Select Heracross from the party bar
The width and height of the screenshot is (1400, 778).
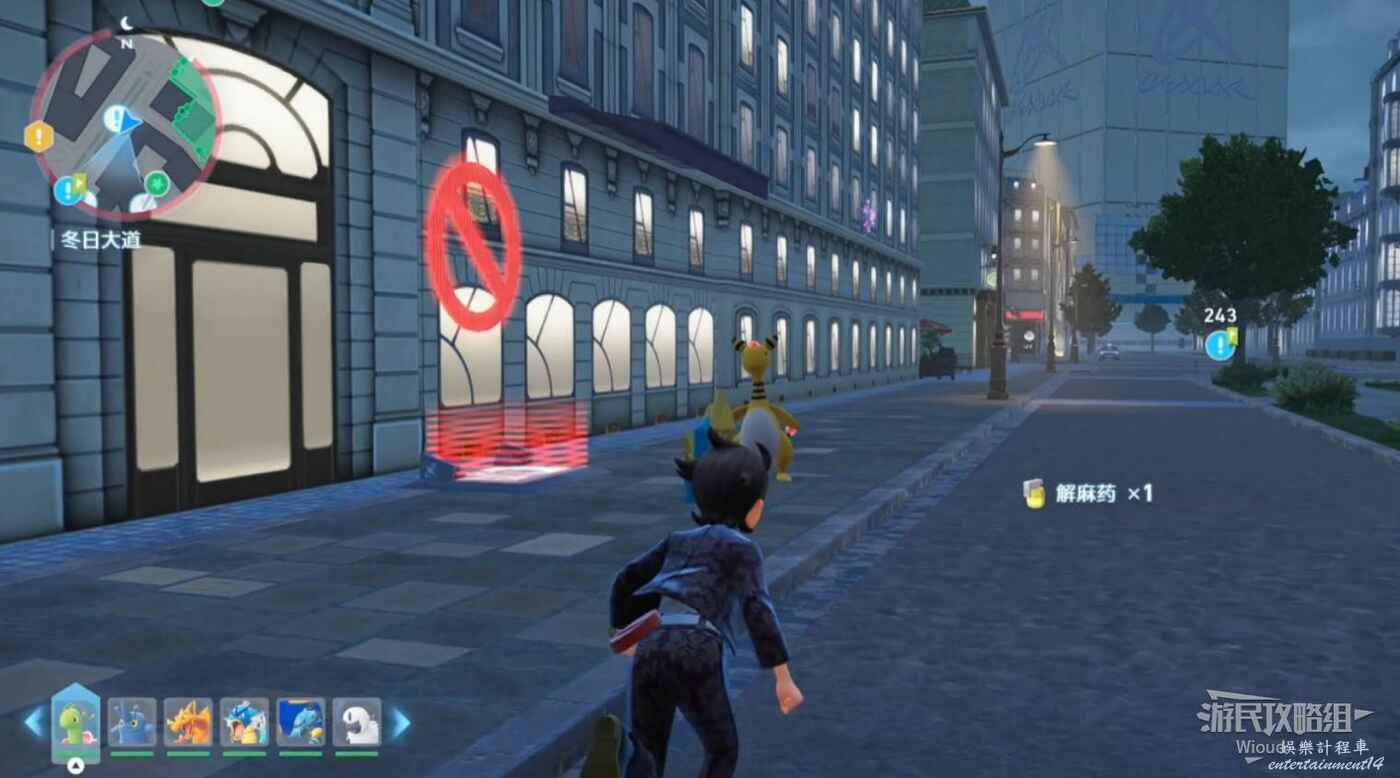click(x=132, y=722)
